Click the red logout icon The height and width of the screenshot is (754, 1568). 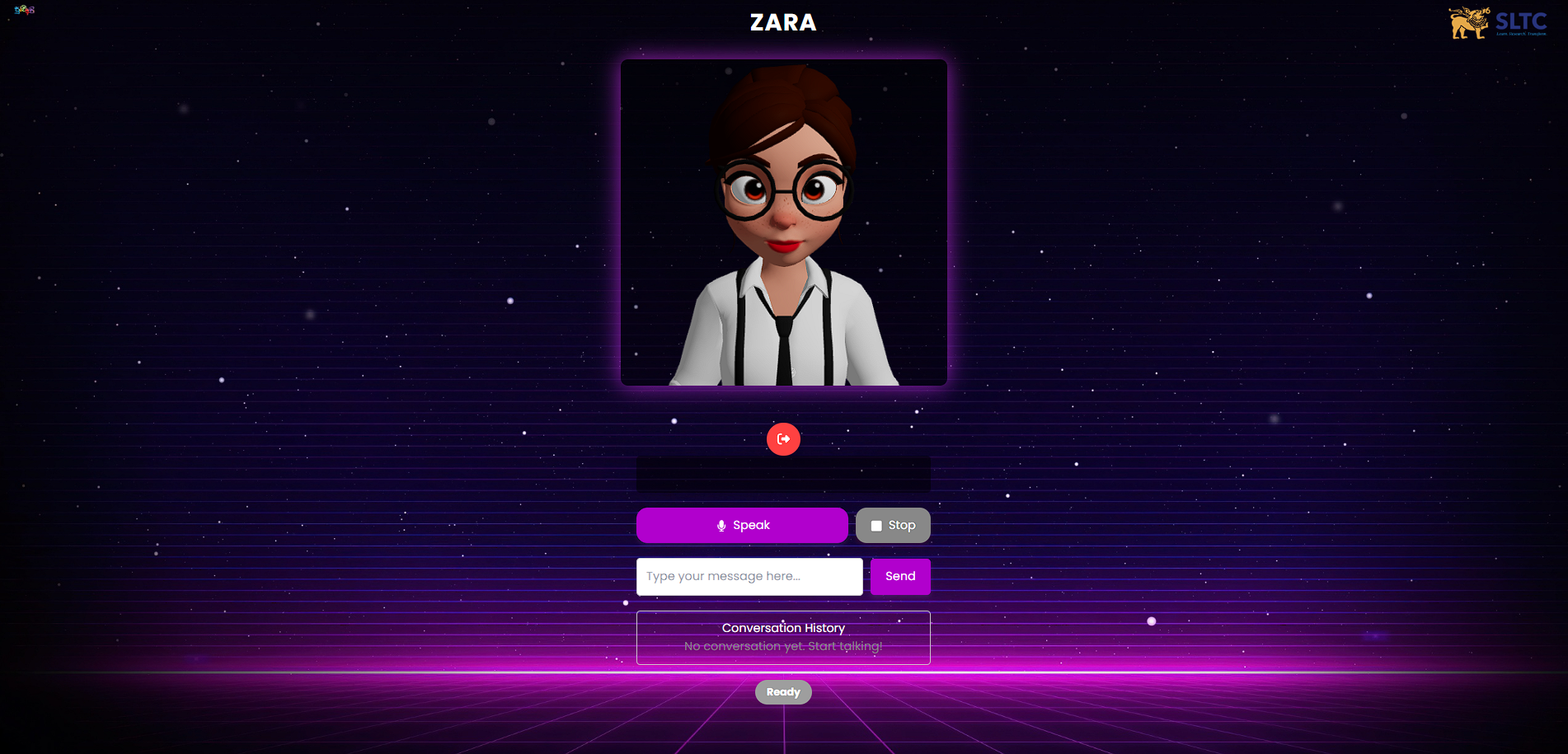tap(783, 439)
